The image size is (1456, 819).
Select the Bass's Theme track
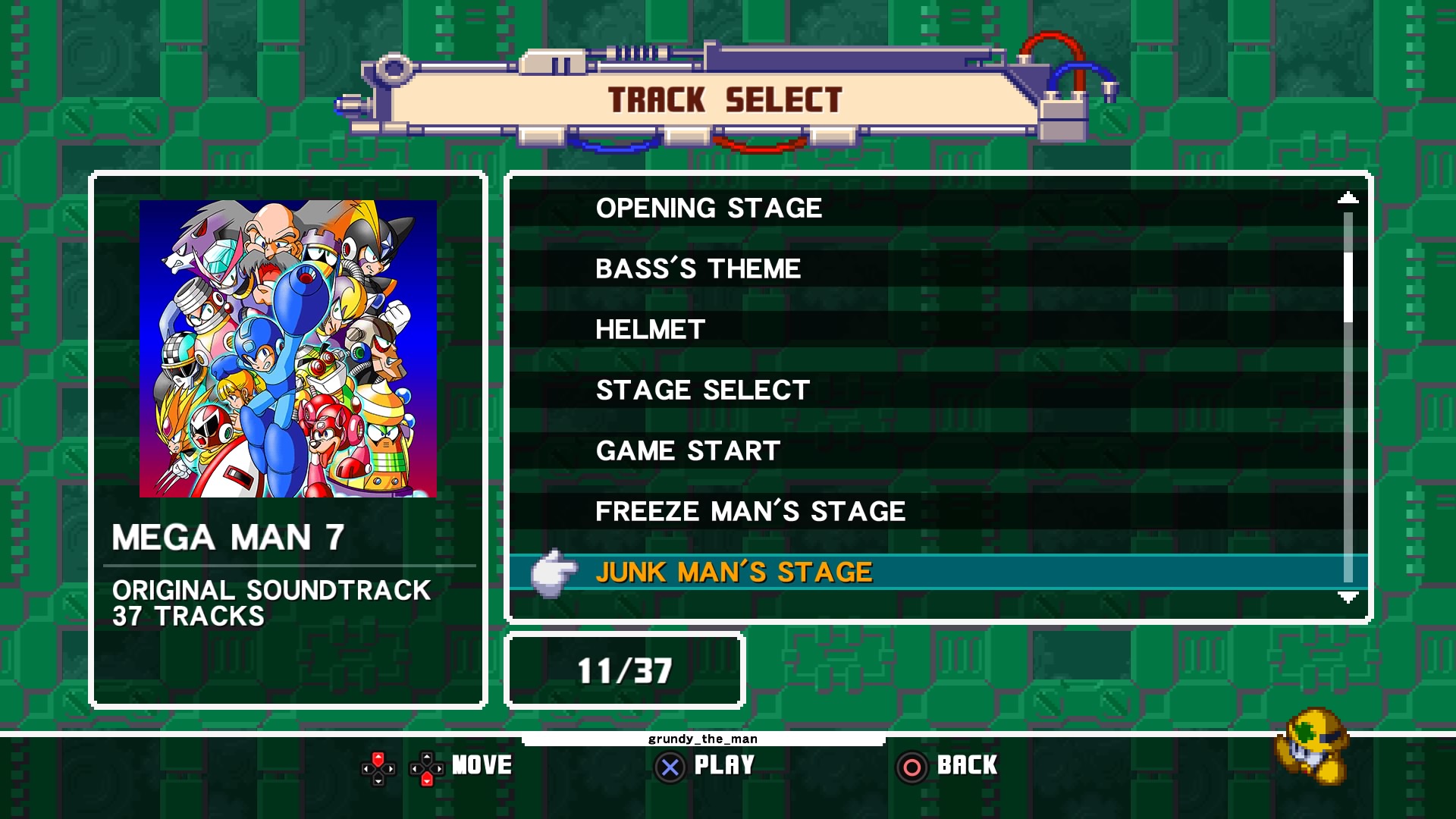click(698, 268)
